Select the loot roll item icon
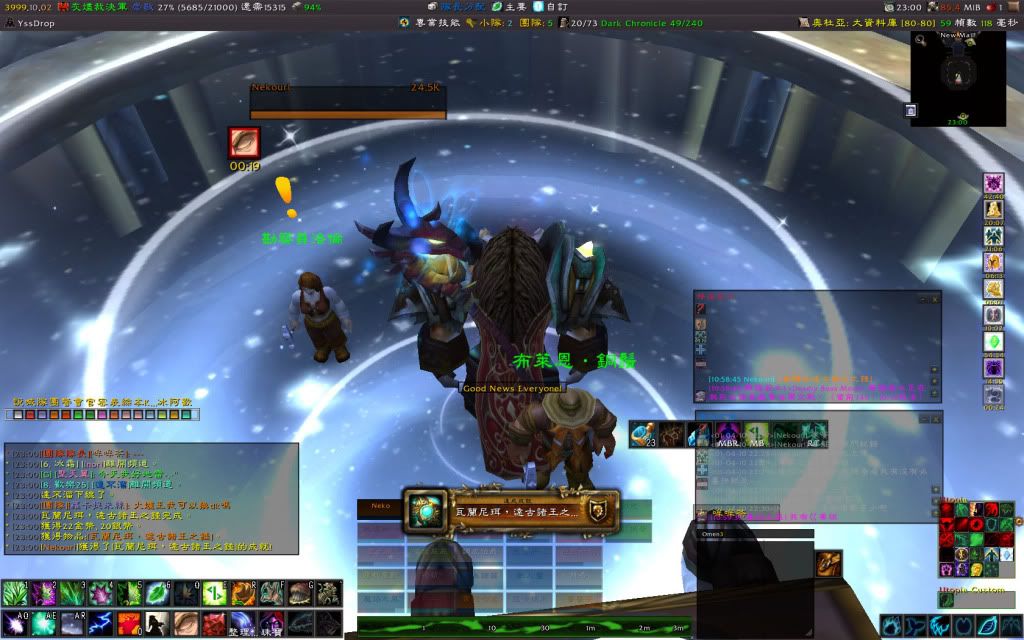Image resolution: width=1024 pixels, height=640 pixels. click(427, 510)
